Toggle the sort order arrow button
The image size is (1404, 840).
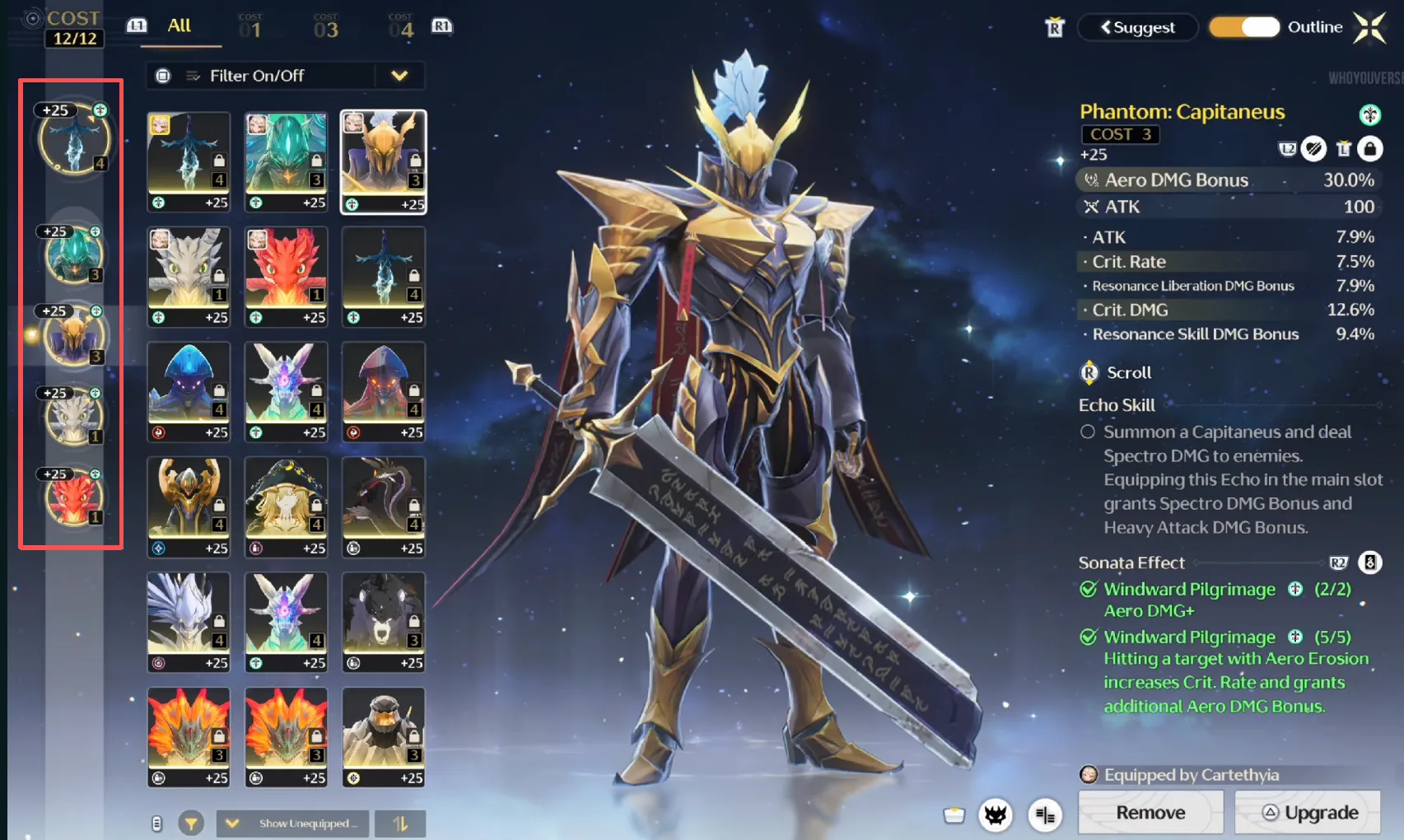[x=400, y=823]
